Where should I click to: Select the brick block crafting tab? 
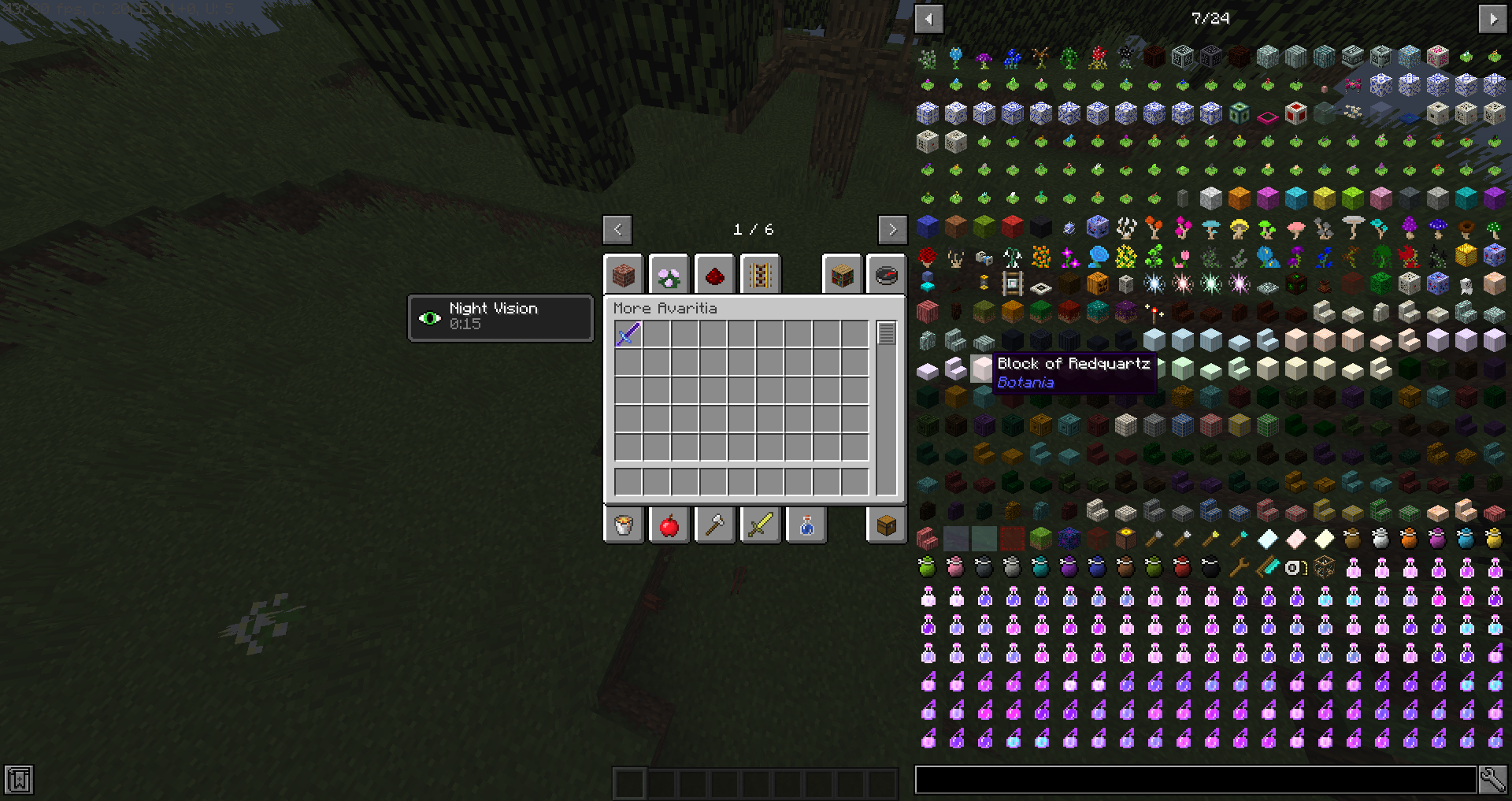623,274
